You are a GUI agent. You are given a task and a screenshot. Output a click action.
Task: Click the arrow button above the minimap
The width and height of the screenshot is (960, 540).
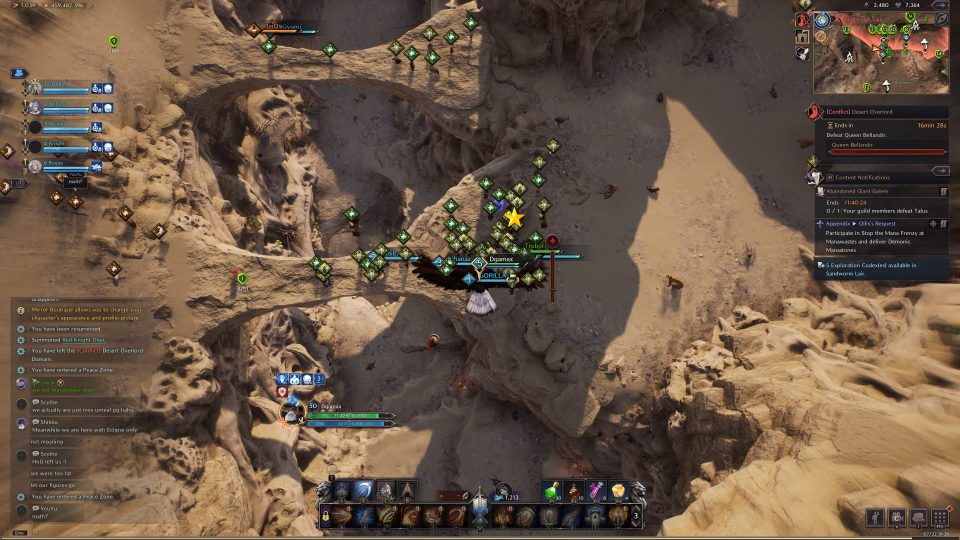940,5
